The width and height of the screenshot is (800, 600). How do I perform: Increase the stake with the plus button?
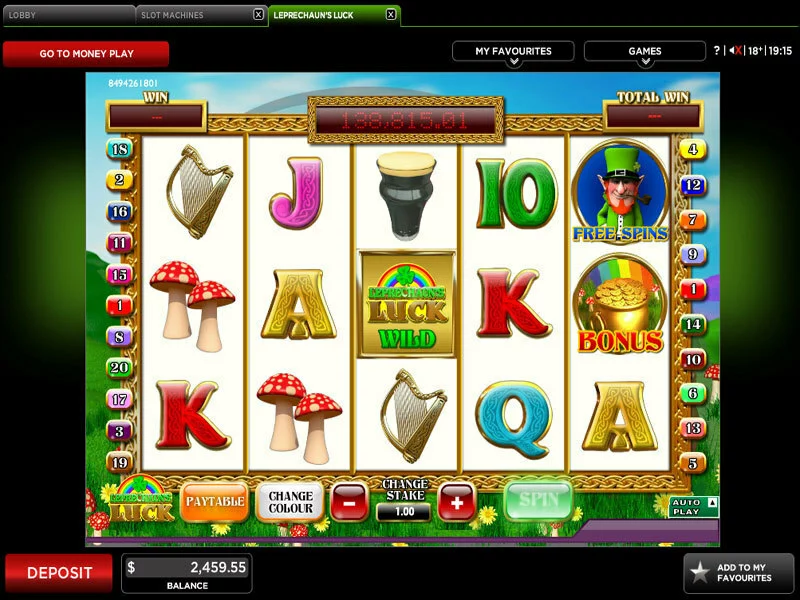point(456,501)
